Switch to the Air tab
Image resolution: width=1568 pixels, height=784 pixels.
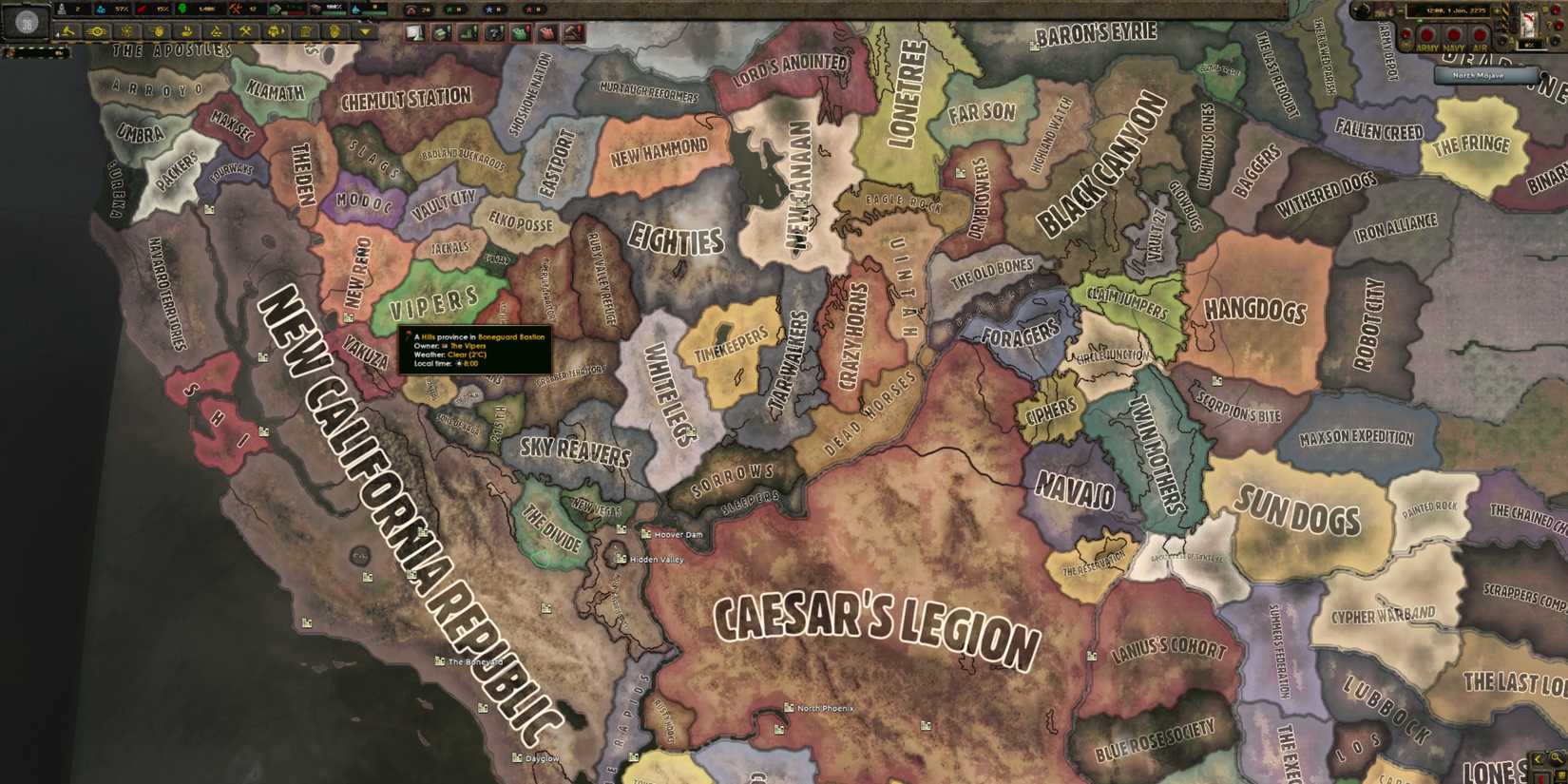point(1480,35)
